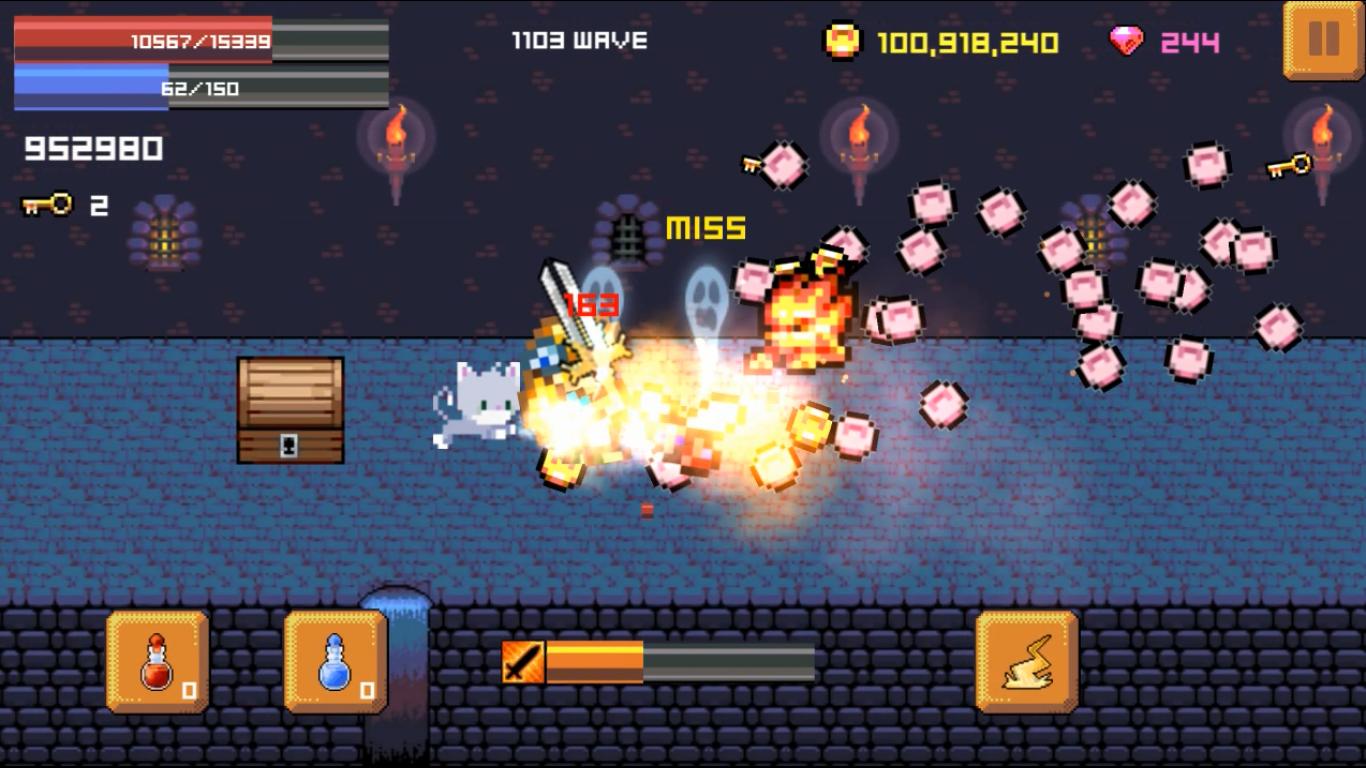Click the 1103 WAVE counter

tap(578, 40)
